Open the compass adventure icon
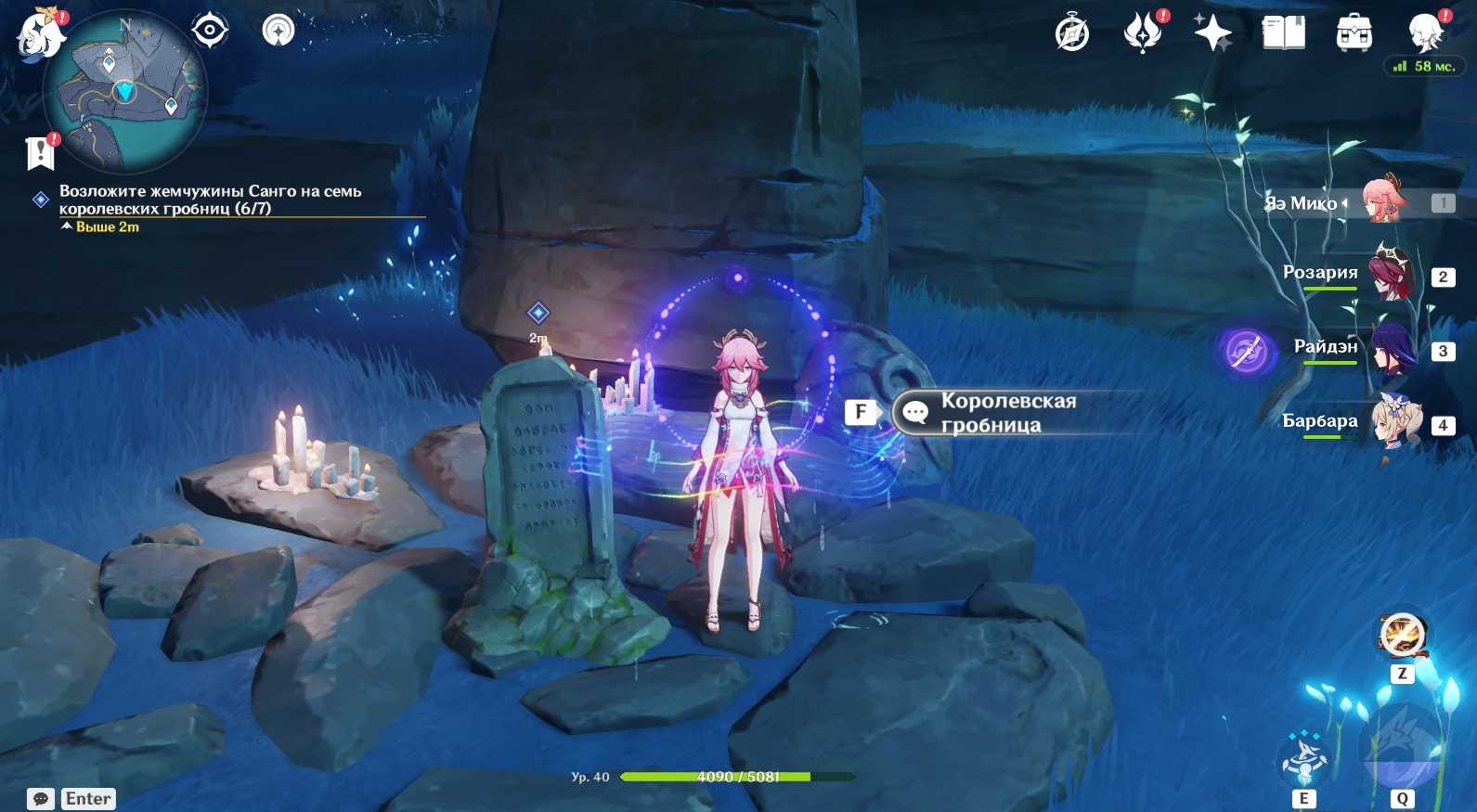The width and height of the screenshot is (1477, 812). [1071, 34]
